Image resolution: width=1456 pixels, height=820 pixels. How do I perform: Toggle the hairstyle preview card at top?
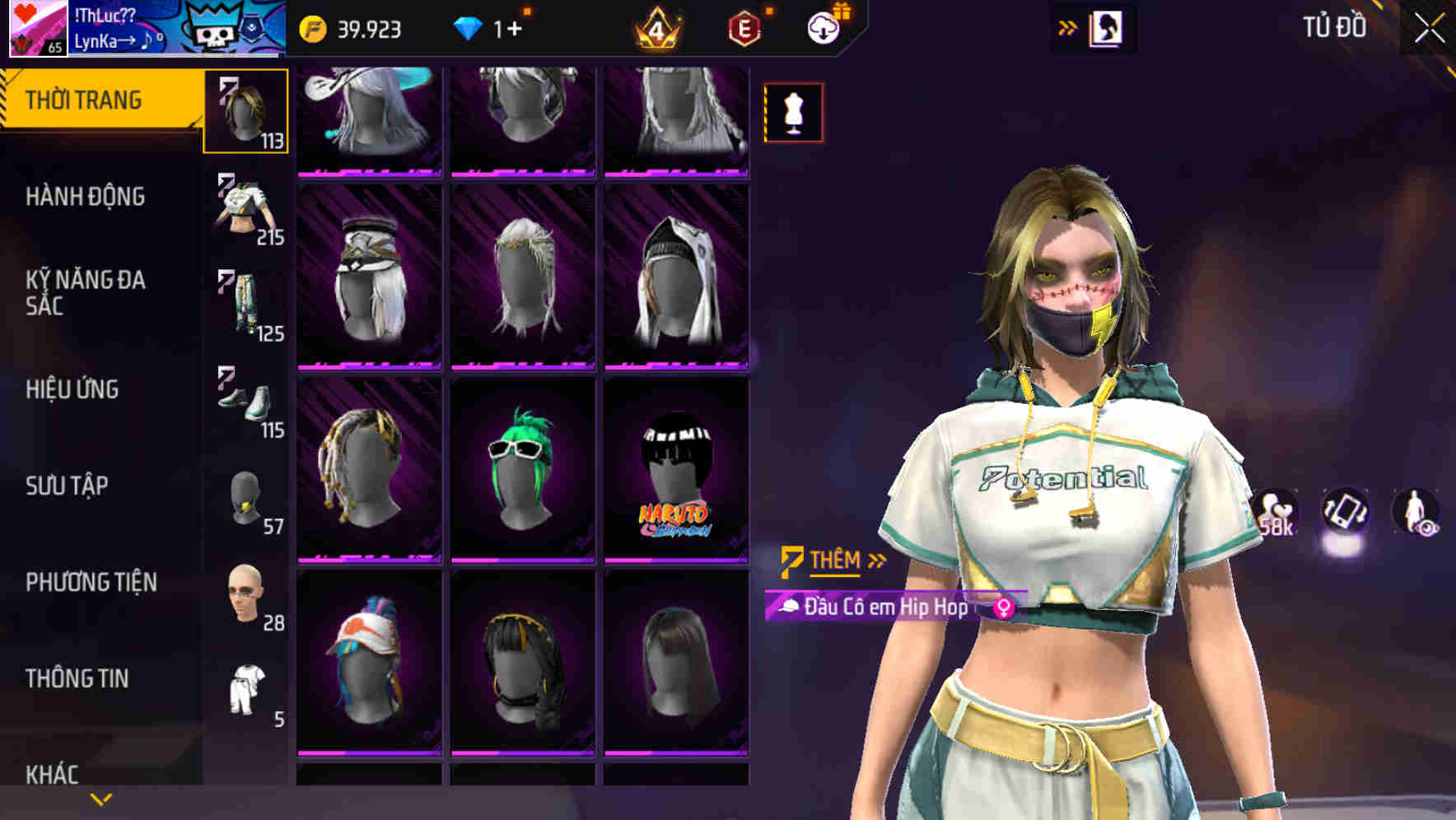coord(1108,26)
